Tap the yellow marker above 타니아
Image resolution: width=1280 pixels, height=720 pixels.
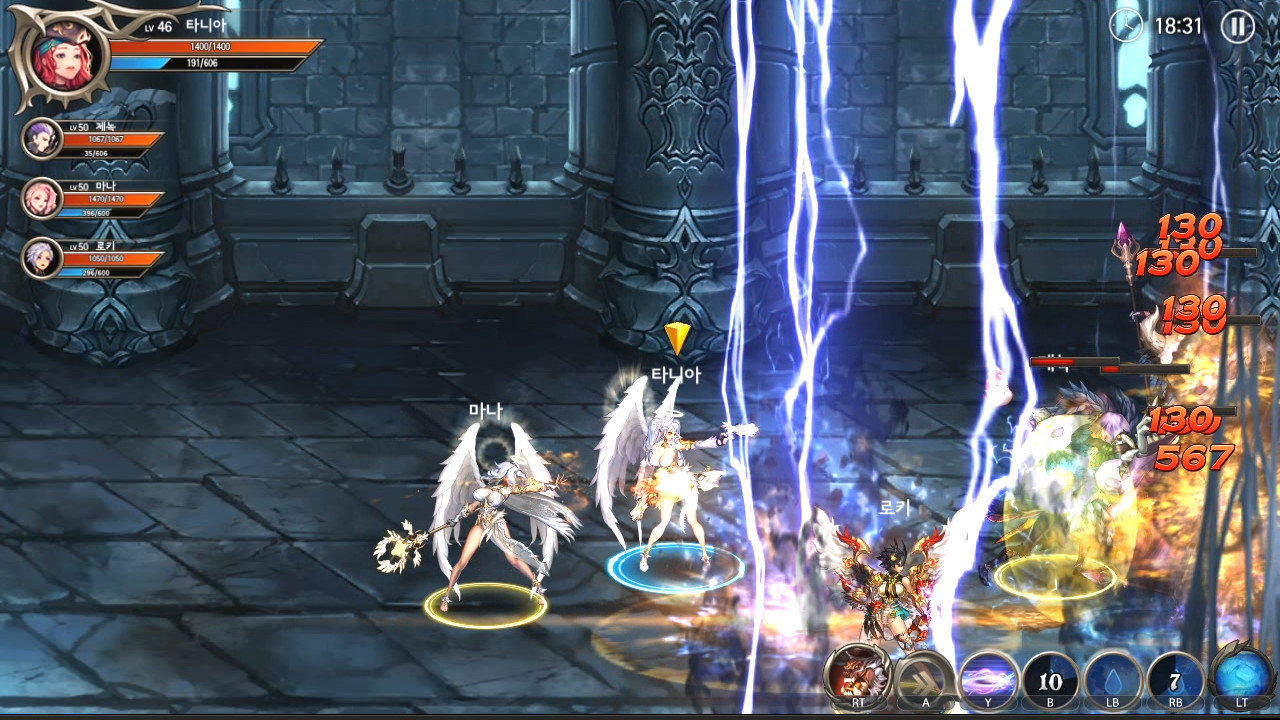[x=679, y=338]
